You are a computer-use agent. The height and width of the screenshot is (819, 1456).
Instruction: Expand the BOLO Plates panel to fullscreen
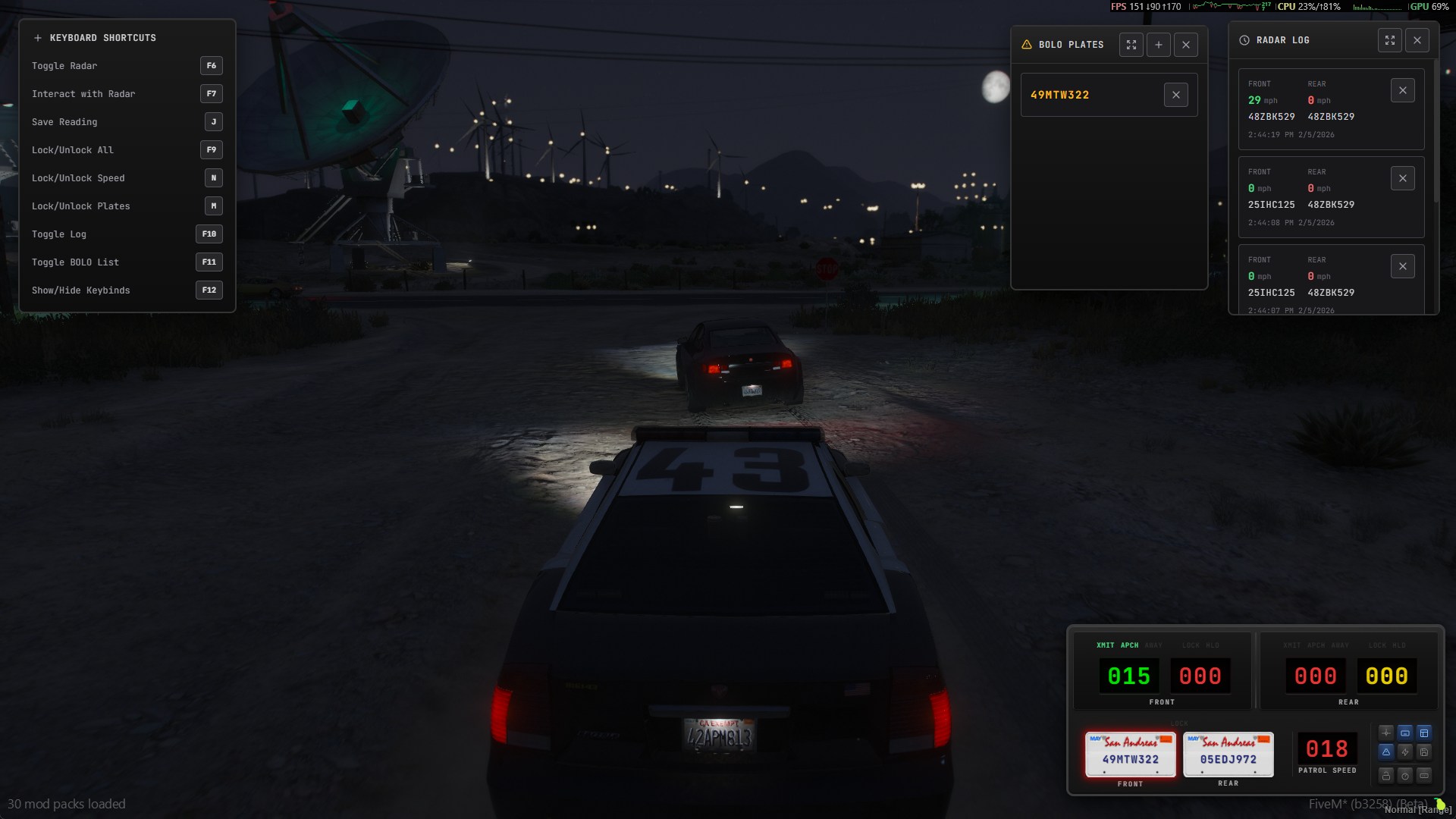point(1131,45)
